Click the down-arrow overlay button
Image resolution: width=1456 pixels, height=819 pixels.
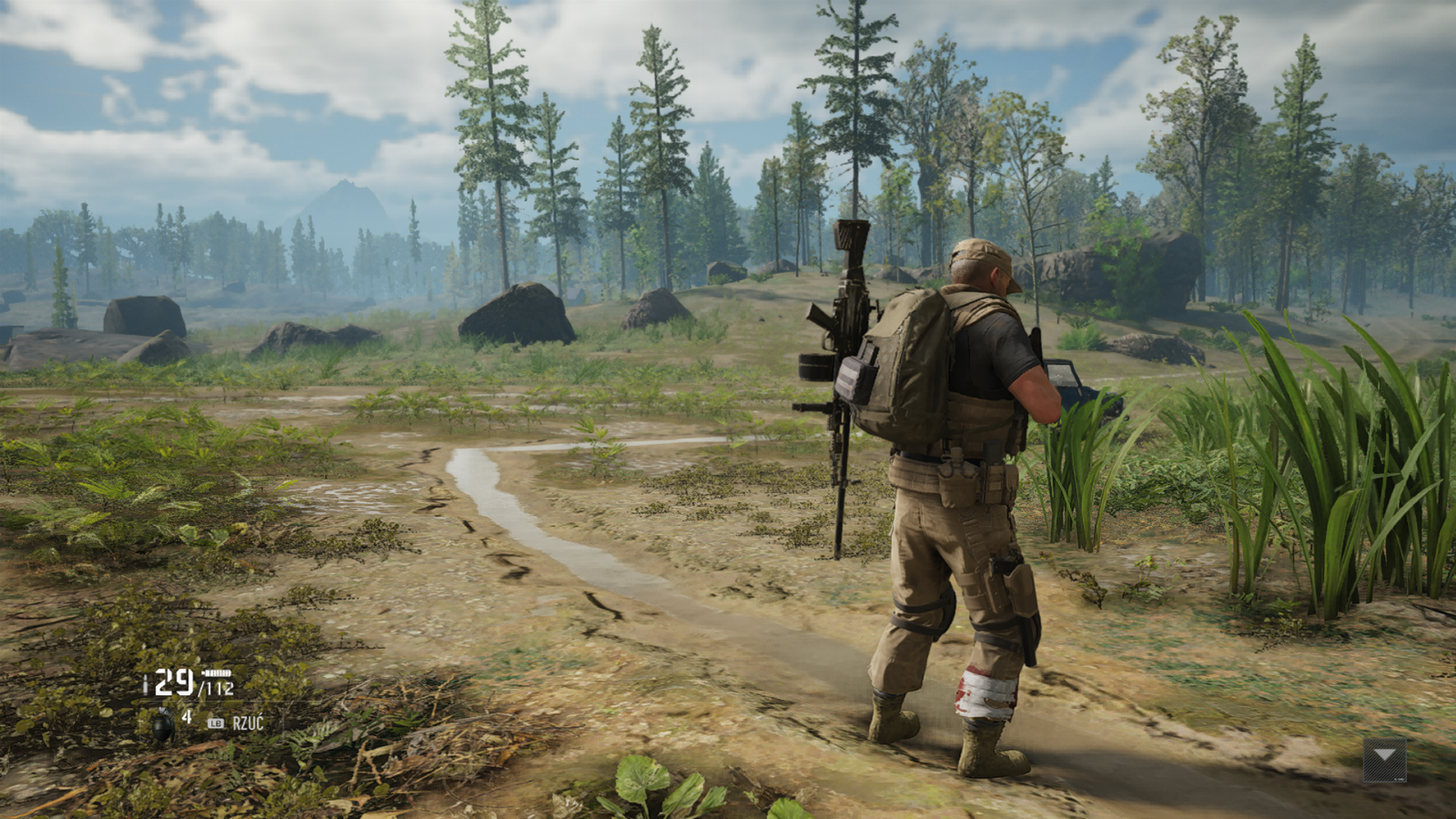(x=1384, y=759)
